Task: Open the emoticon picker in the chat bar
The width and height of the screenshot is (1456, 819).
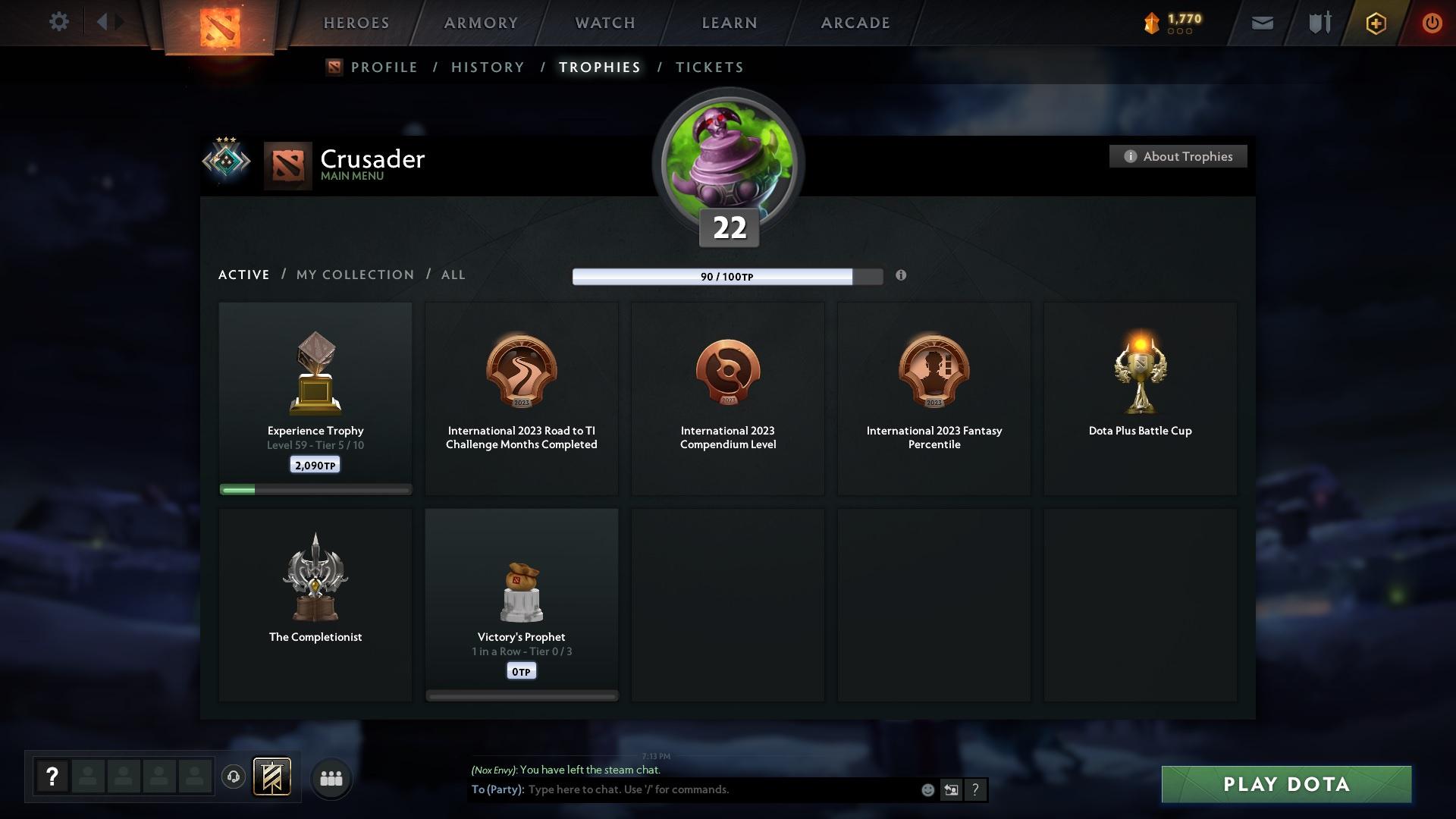Action: coord(927,789)
